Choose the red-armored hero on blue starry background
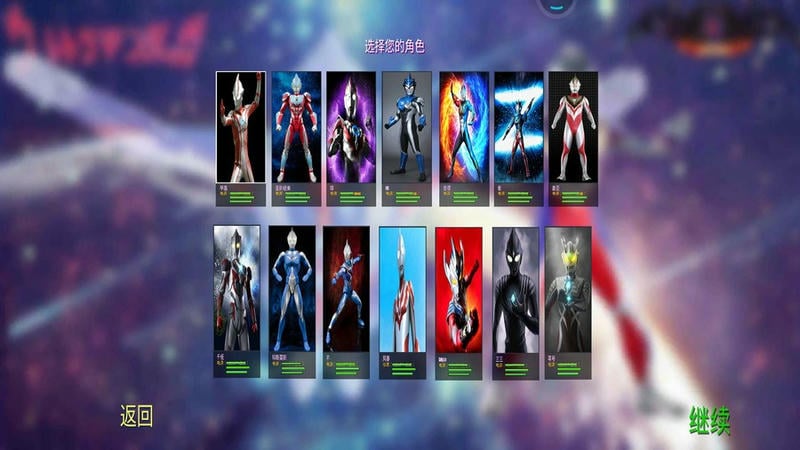 pyautogui.click(x=296, y=128)
